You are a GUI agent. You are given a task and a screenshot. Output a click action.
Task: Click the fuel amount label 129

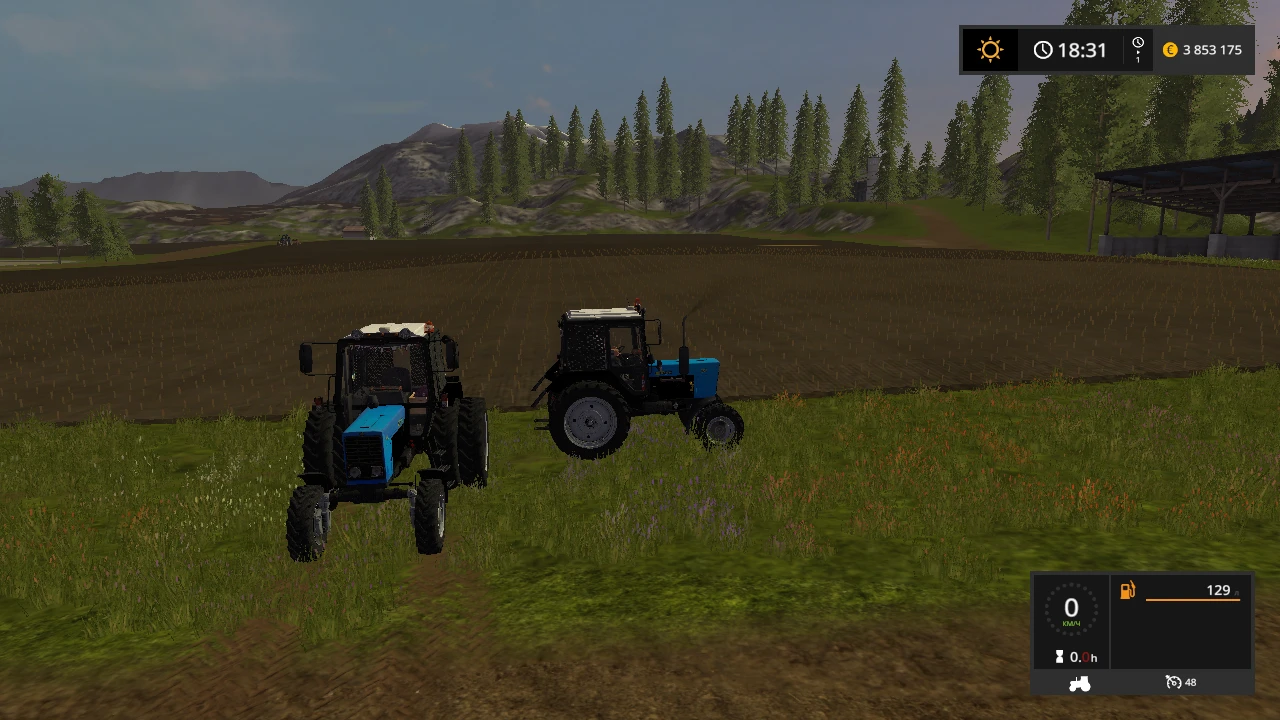1221,590
